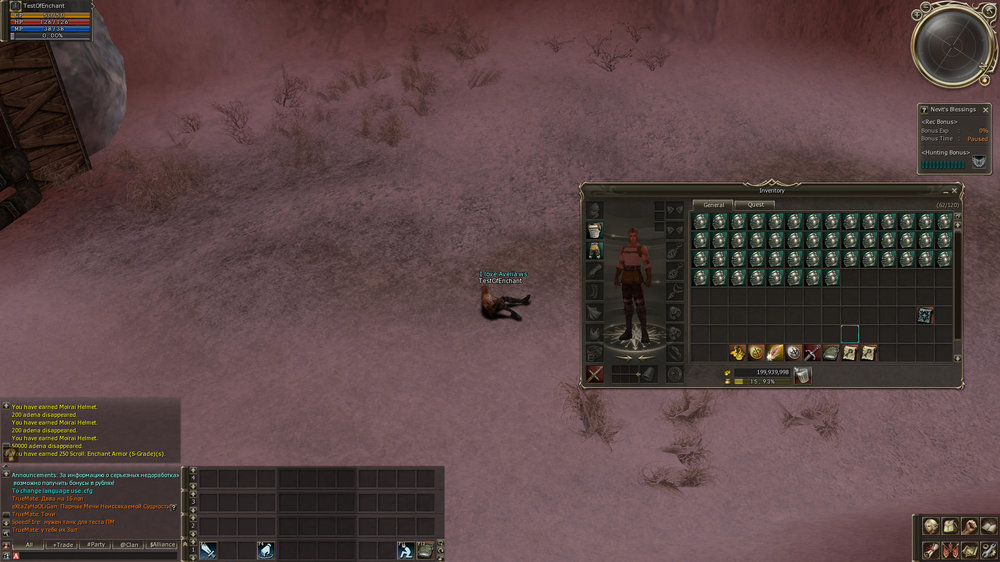Click the trash bin icon in the inventory
1000x562 pixels.
coord(802,376)
